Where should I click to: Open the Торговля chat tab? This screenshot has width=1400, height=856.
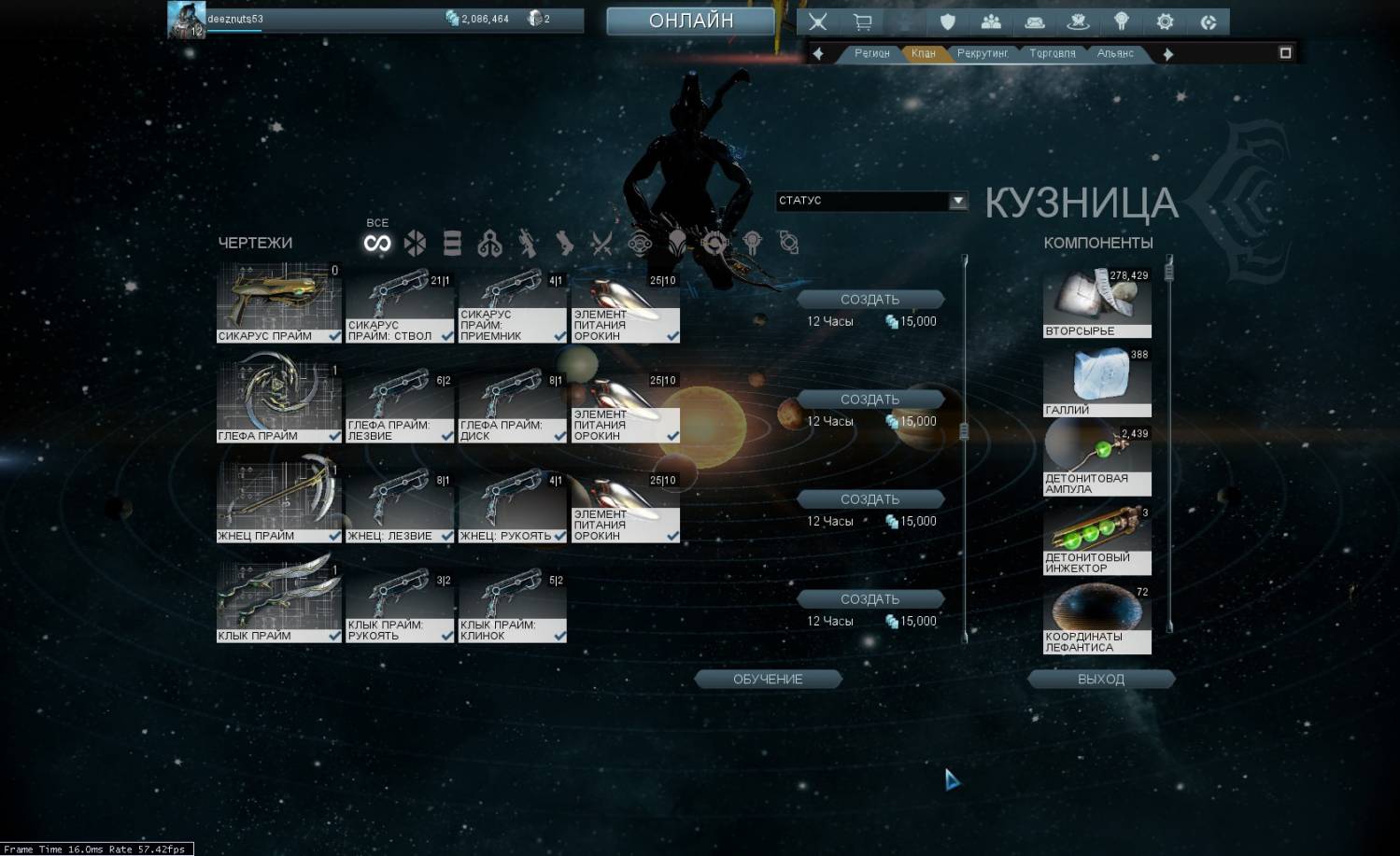click(1052, 54)
